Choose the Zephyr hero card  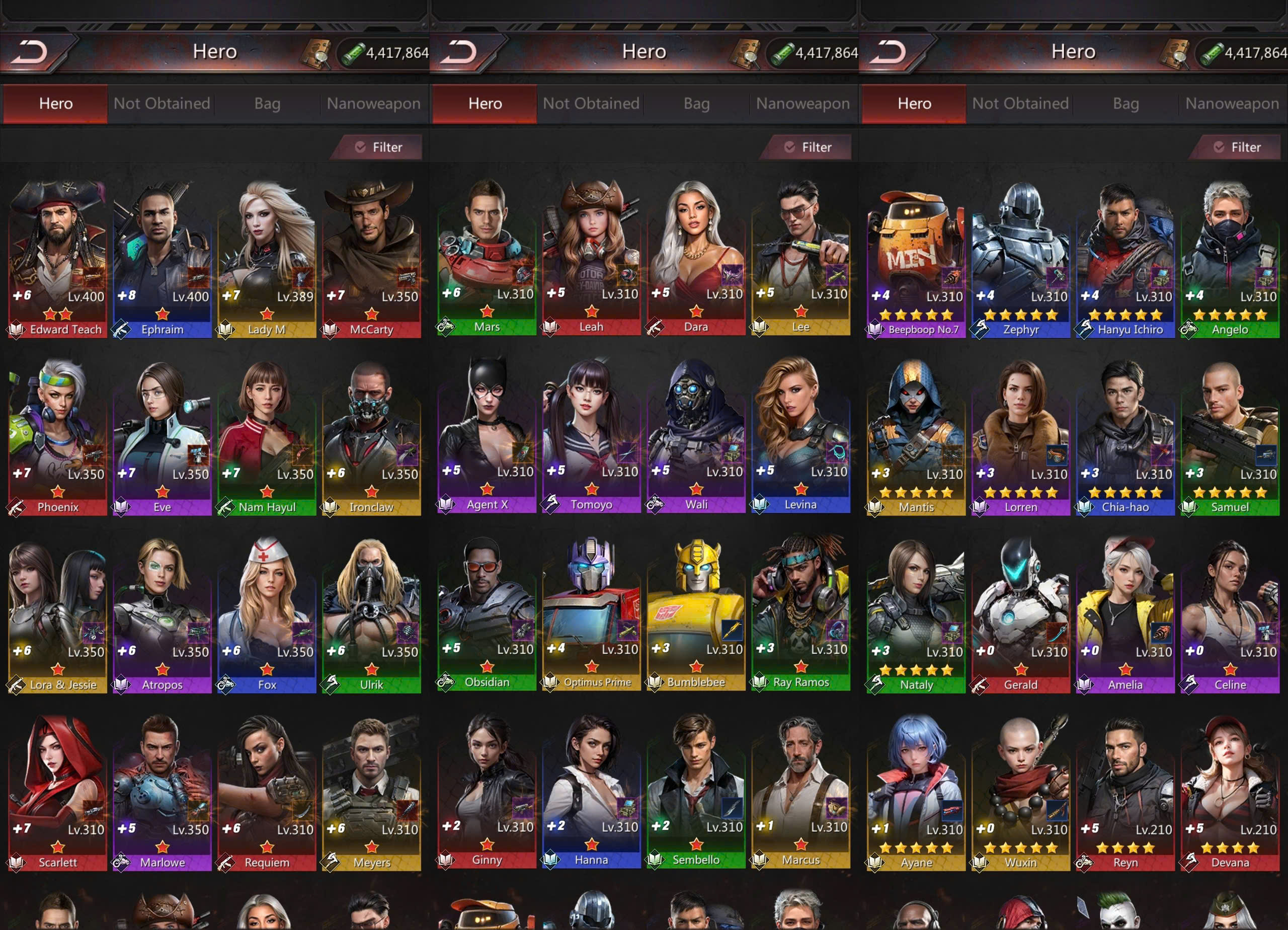point(1020,259)
